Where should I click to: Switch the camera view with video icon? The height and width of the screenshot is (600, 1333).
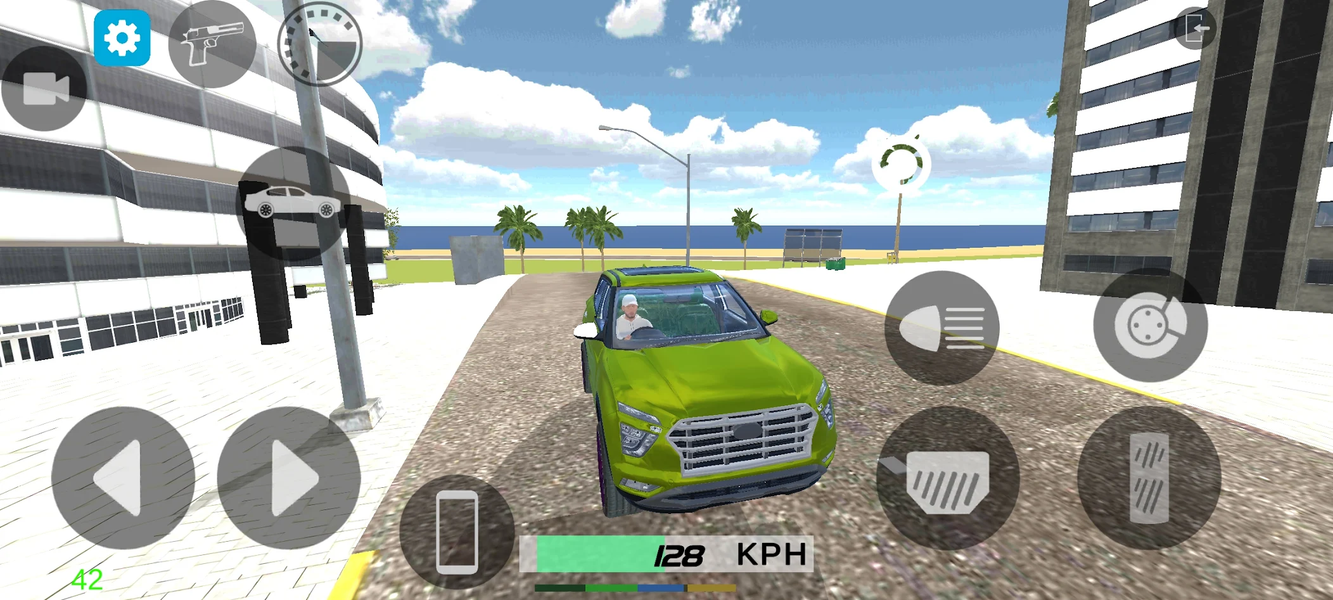[43, 89]
